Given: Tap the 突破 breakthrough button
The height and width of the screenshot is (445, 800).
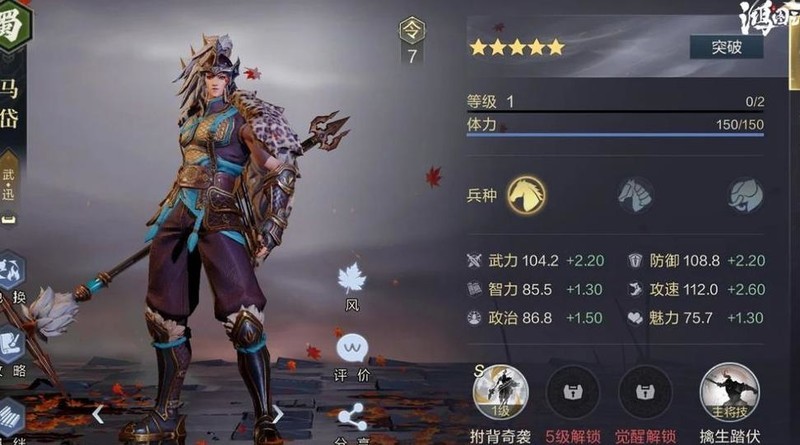Looking at the screenshot, I should tap(726, 47).
